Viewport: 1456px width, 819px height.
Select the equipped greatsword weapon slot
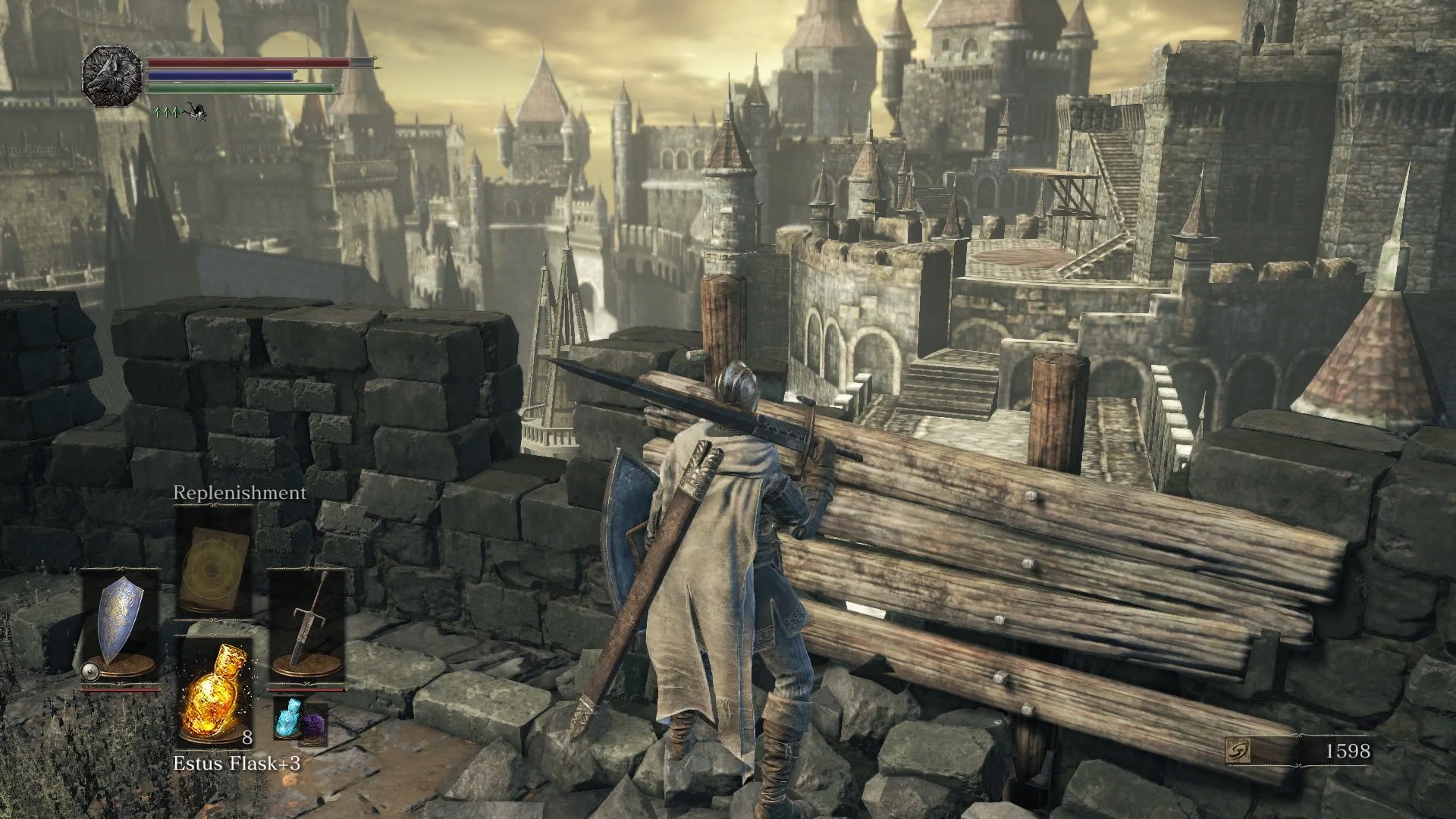click(307, 620)
